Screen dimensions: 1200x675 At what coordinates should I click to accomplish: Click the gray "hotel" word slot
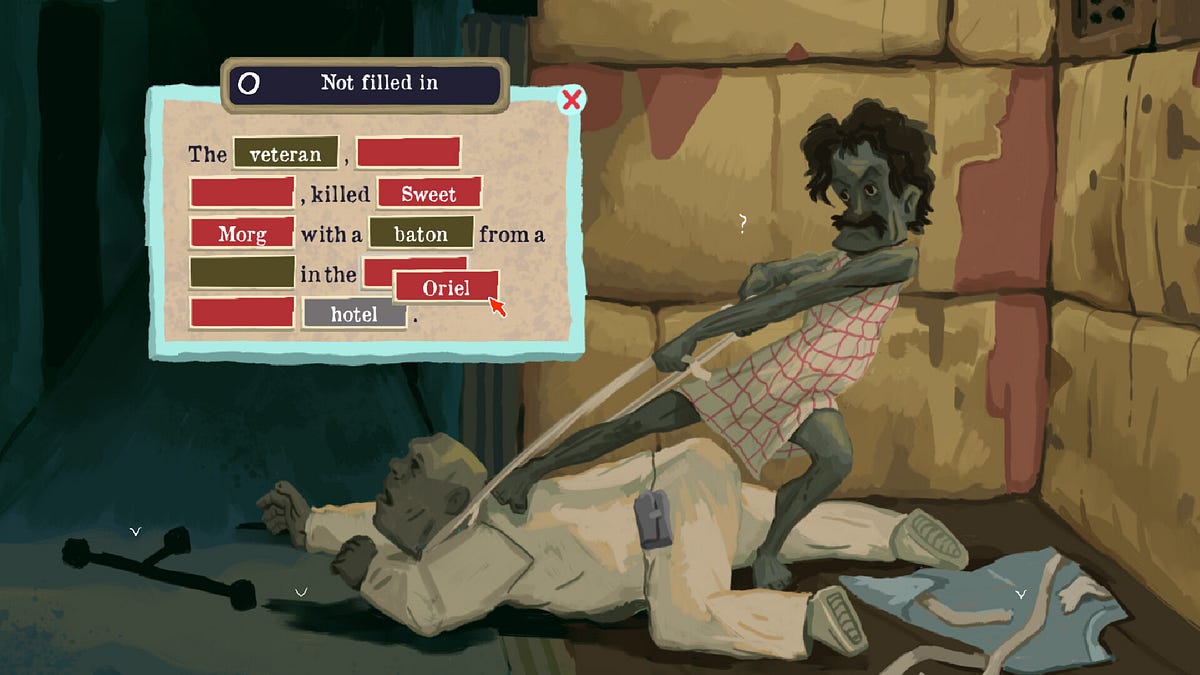[x=354, y=314]
